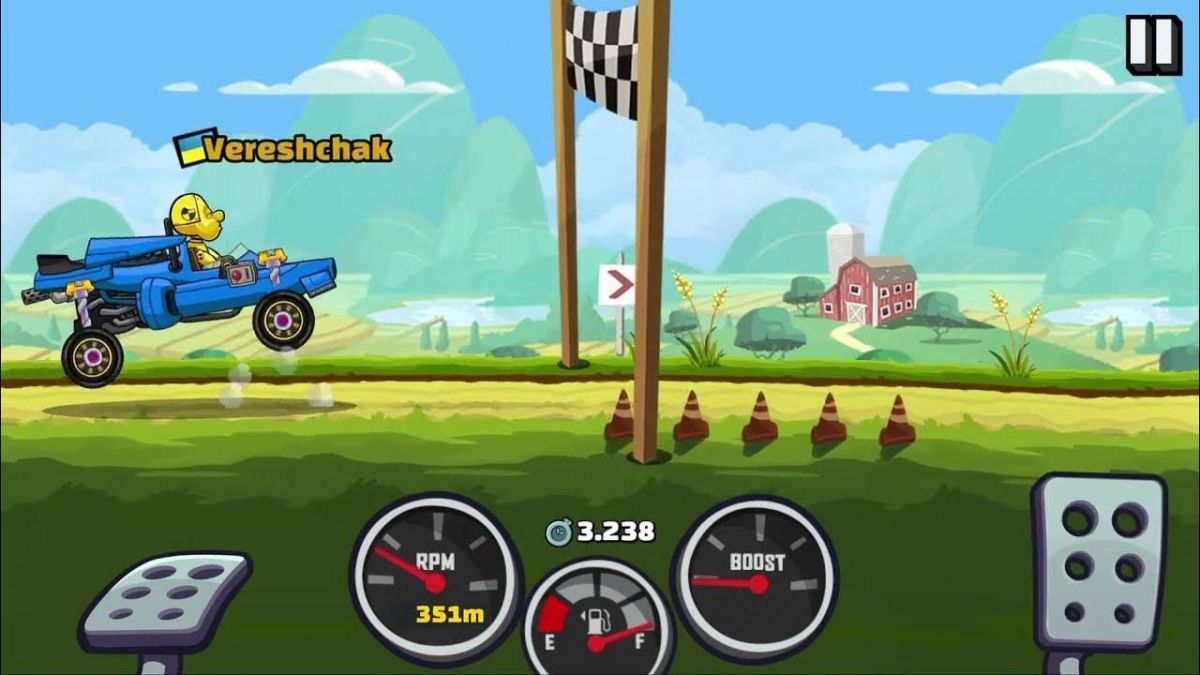Tap the gas pedal
Viewport: 1200px width, 675px height.
[x=1098, y=563]
